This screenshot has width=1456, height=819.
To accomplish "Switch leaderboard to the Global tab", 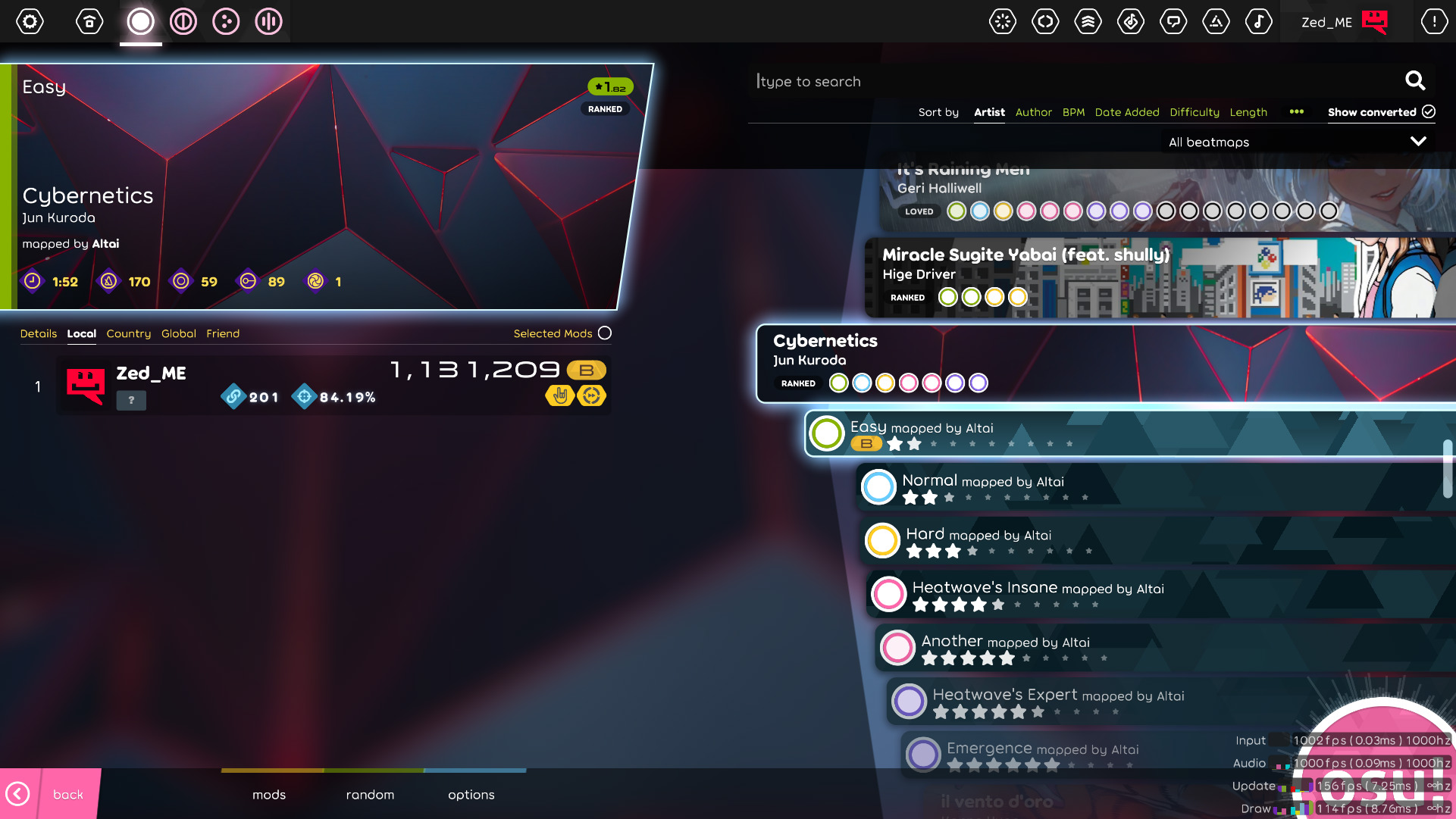I will click(179, 333).
